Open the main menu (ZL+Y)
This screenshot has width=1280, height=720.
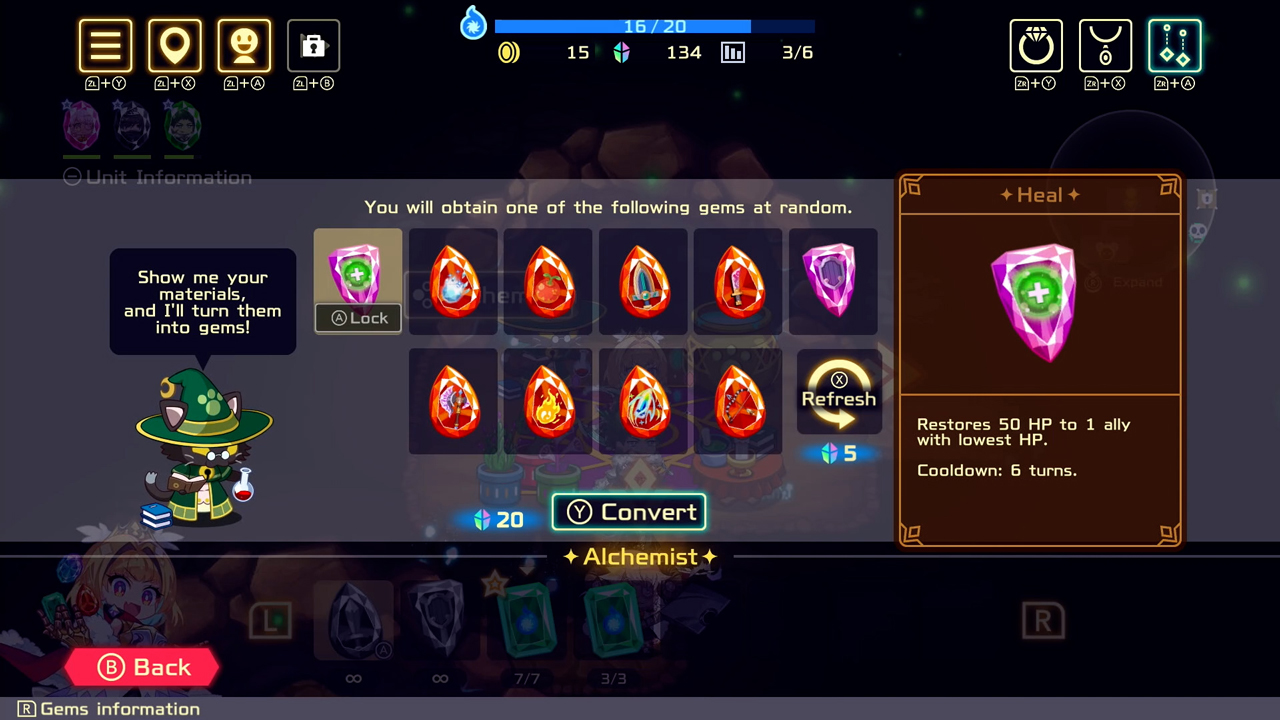[105, 45]
